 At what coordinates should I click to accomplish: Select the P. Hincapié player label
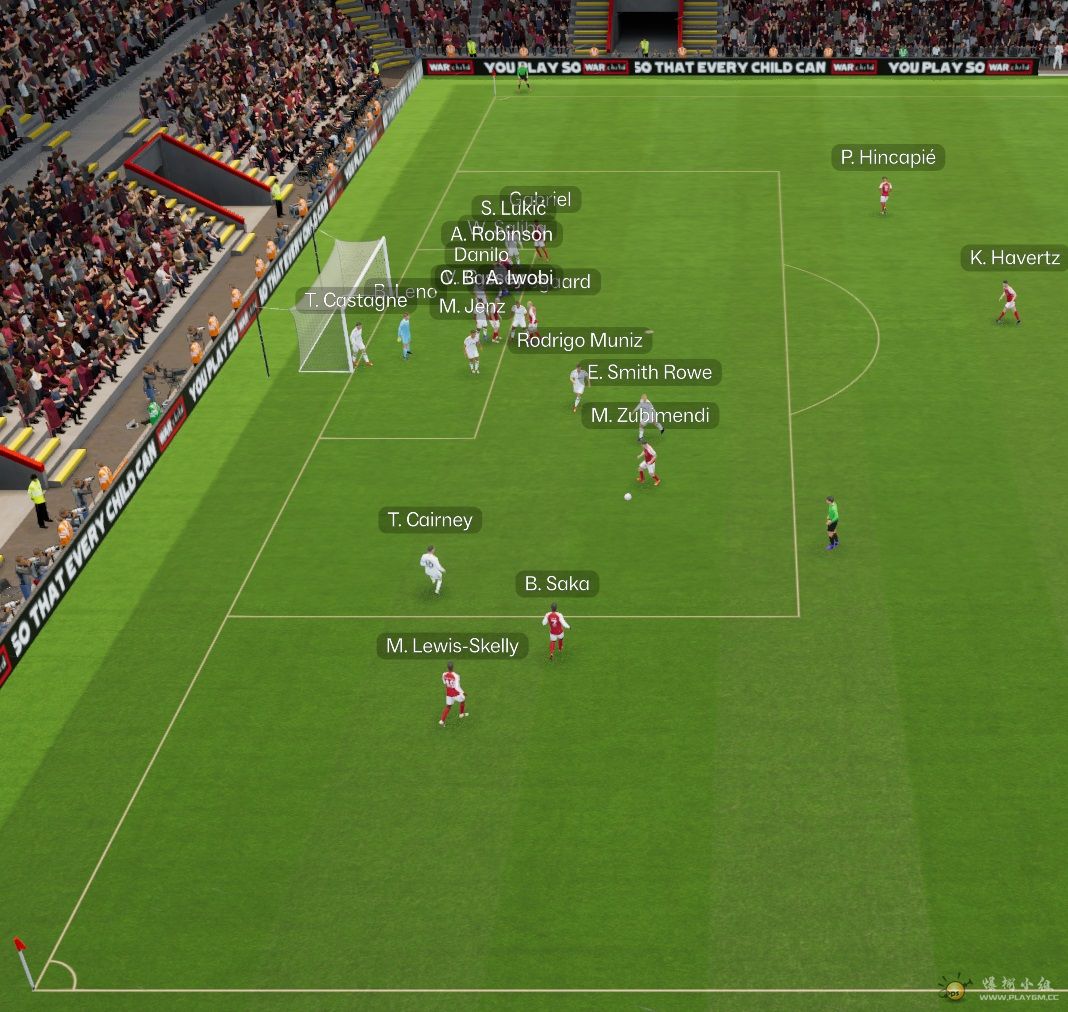tap(888, 158)
